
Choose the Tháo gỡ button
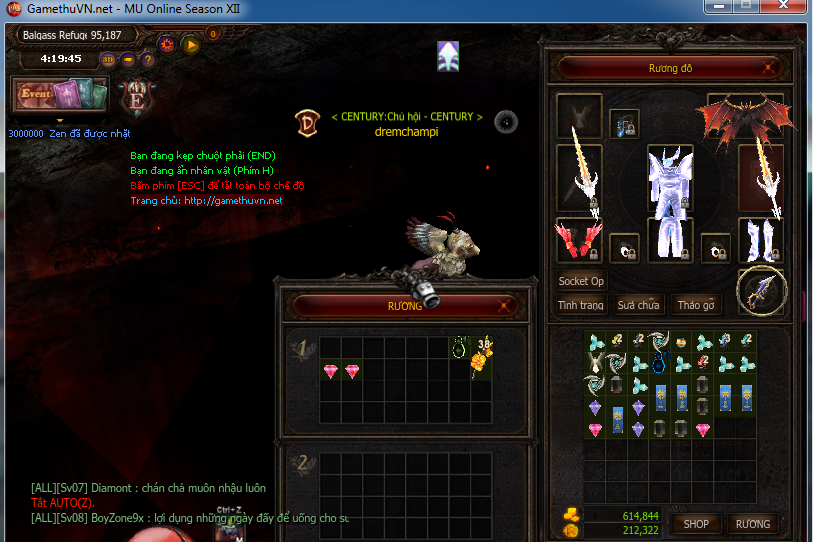(696, 305)
